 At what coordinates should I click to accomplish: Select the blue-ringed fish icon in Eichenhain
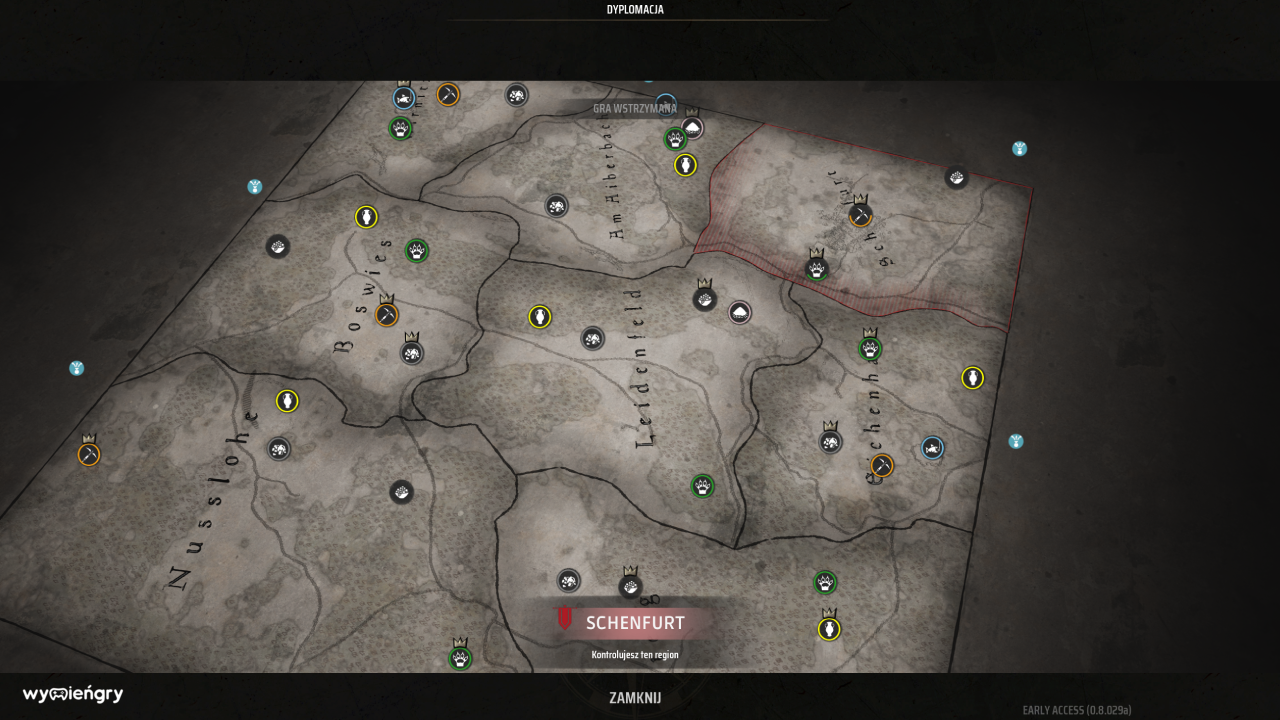coord(931,449)
